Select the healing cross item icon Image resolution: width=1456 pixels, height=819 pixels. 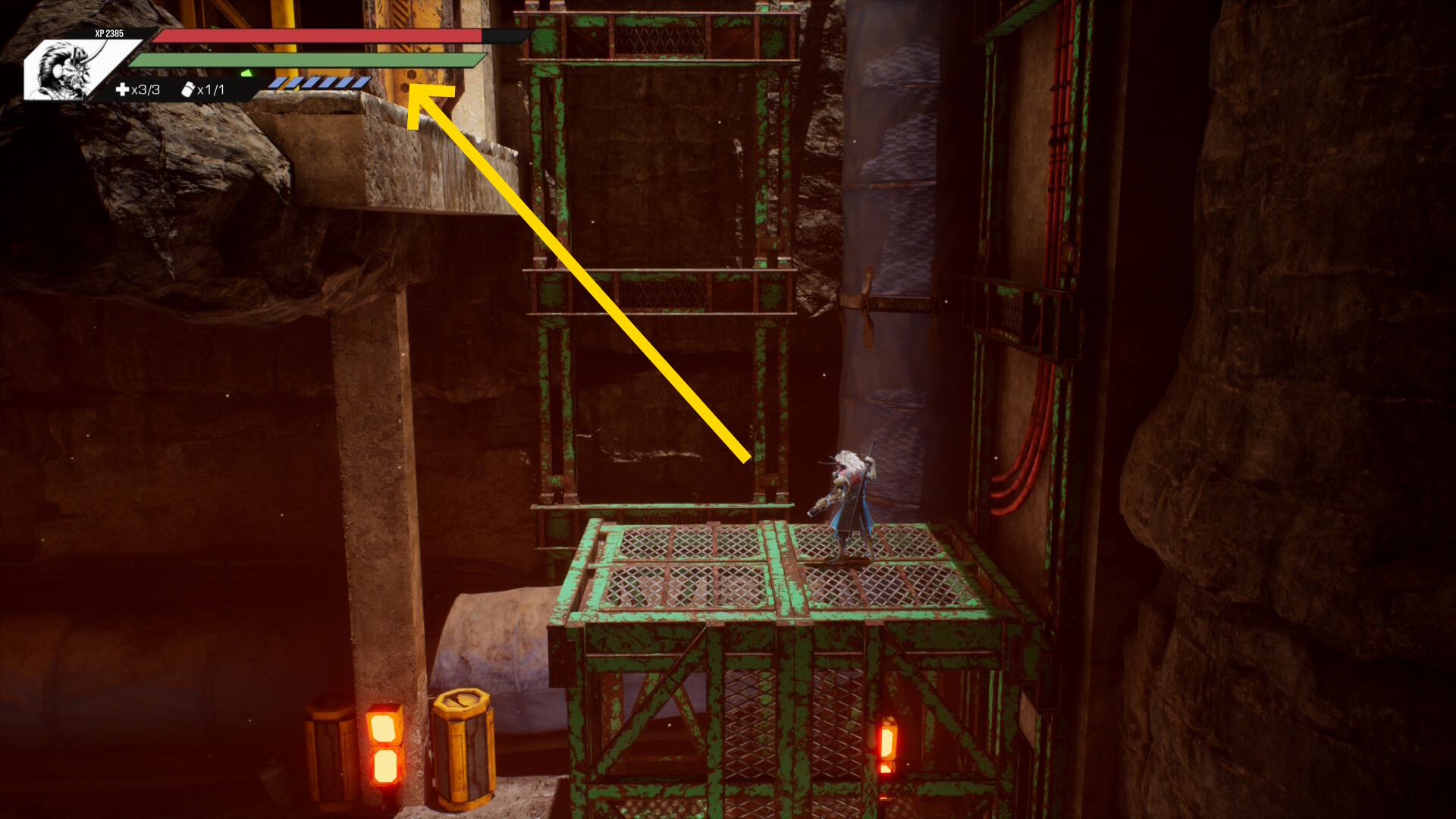[x=122, y=89]
